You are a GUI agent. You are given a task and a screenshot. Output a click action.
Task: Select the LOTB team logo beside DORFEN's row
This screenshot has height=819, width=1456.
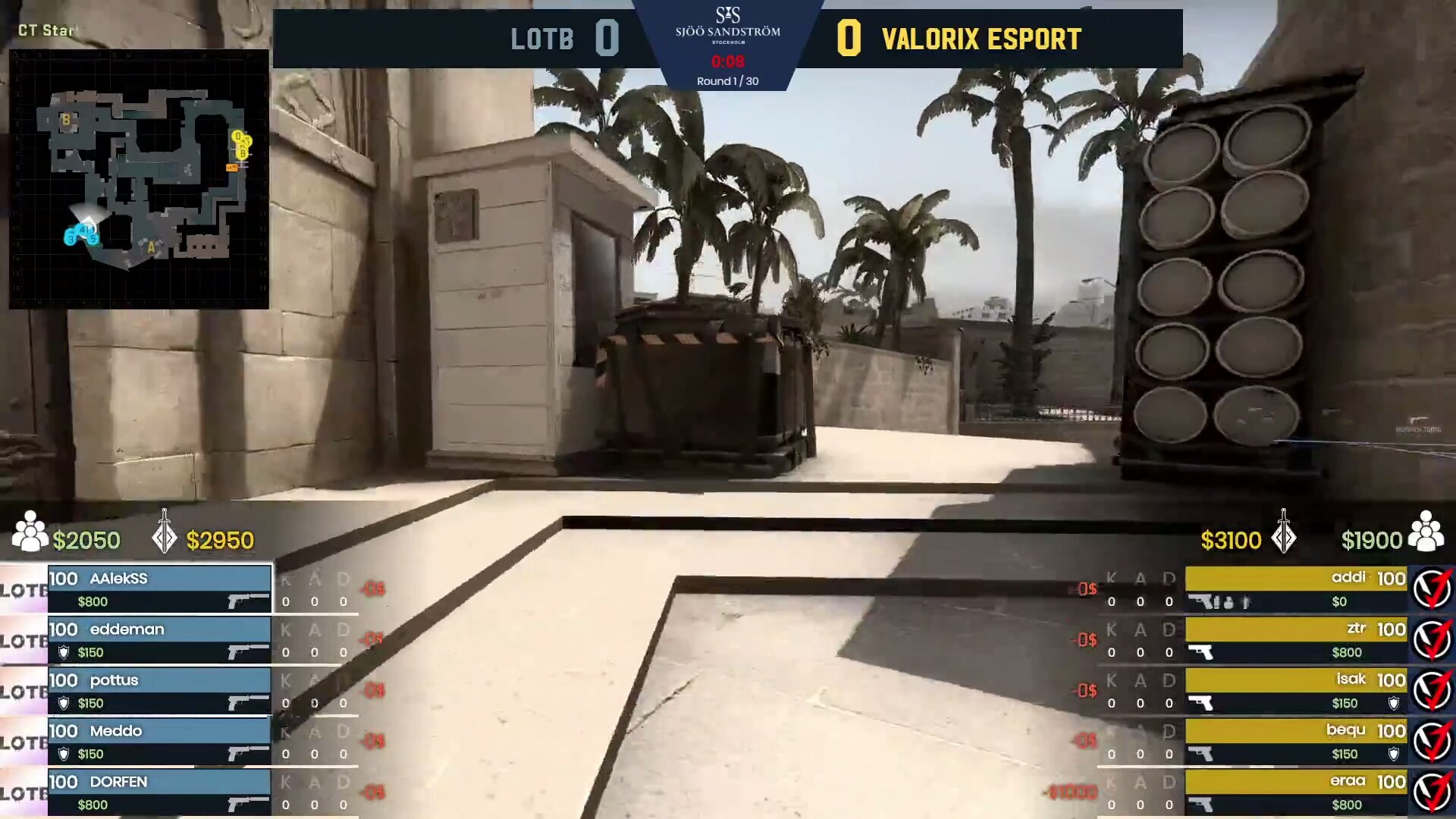pos(23,793)
